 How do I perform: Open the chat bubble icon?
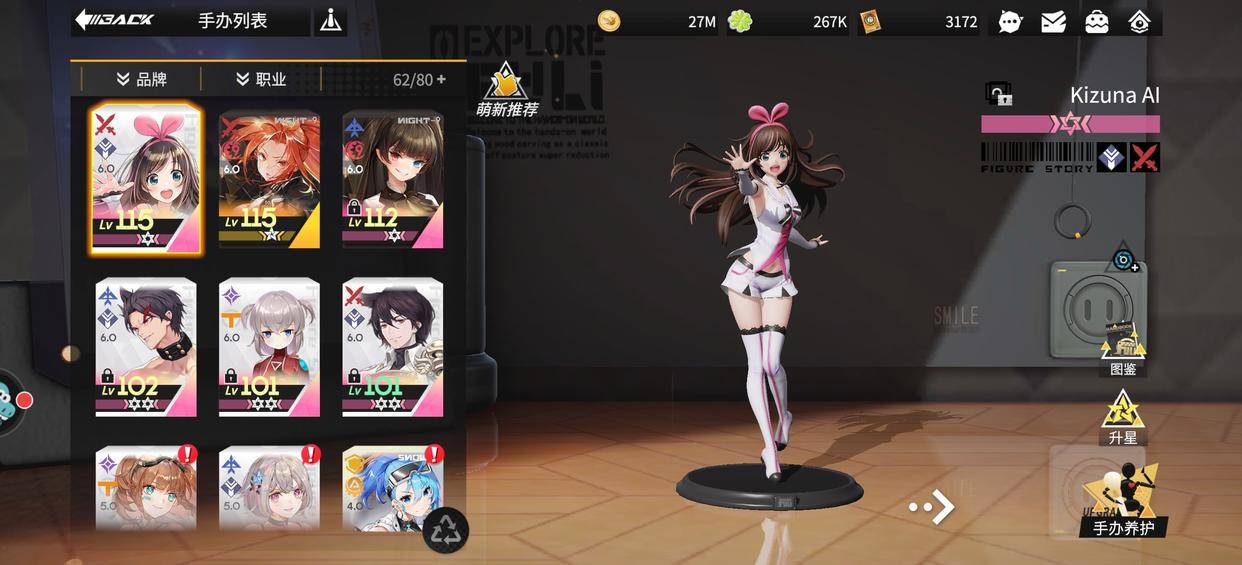coord(1010,21)
